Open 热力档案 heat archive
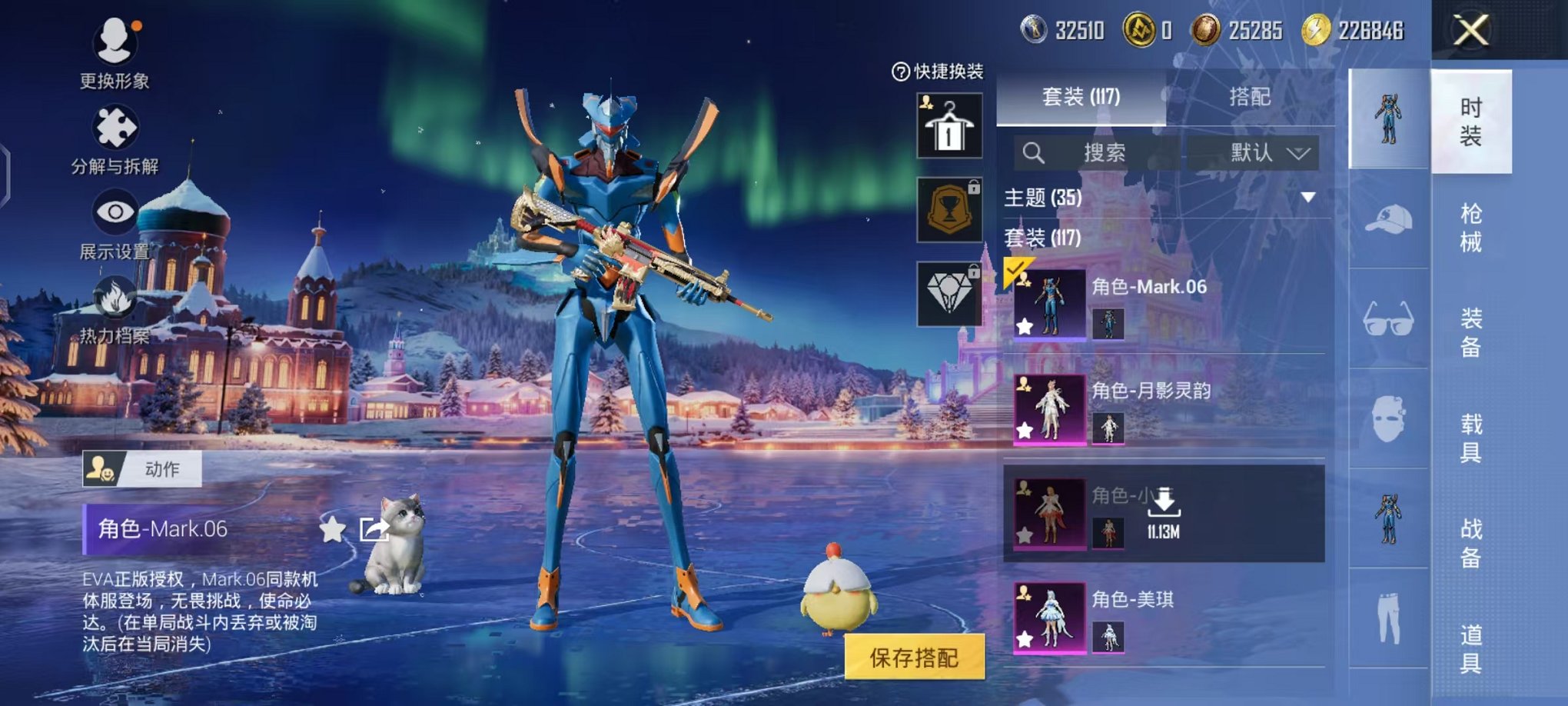The height and width of the screenshot is (706, 1568). [115, 301]
